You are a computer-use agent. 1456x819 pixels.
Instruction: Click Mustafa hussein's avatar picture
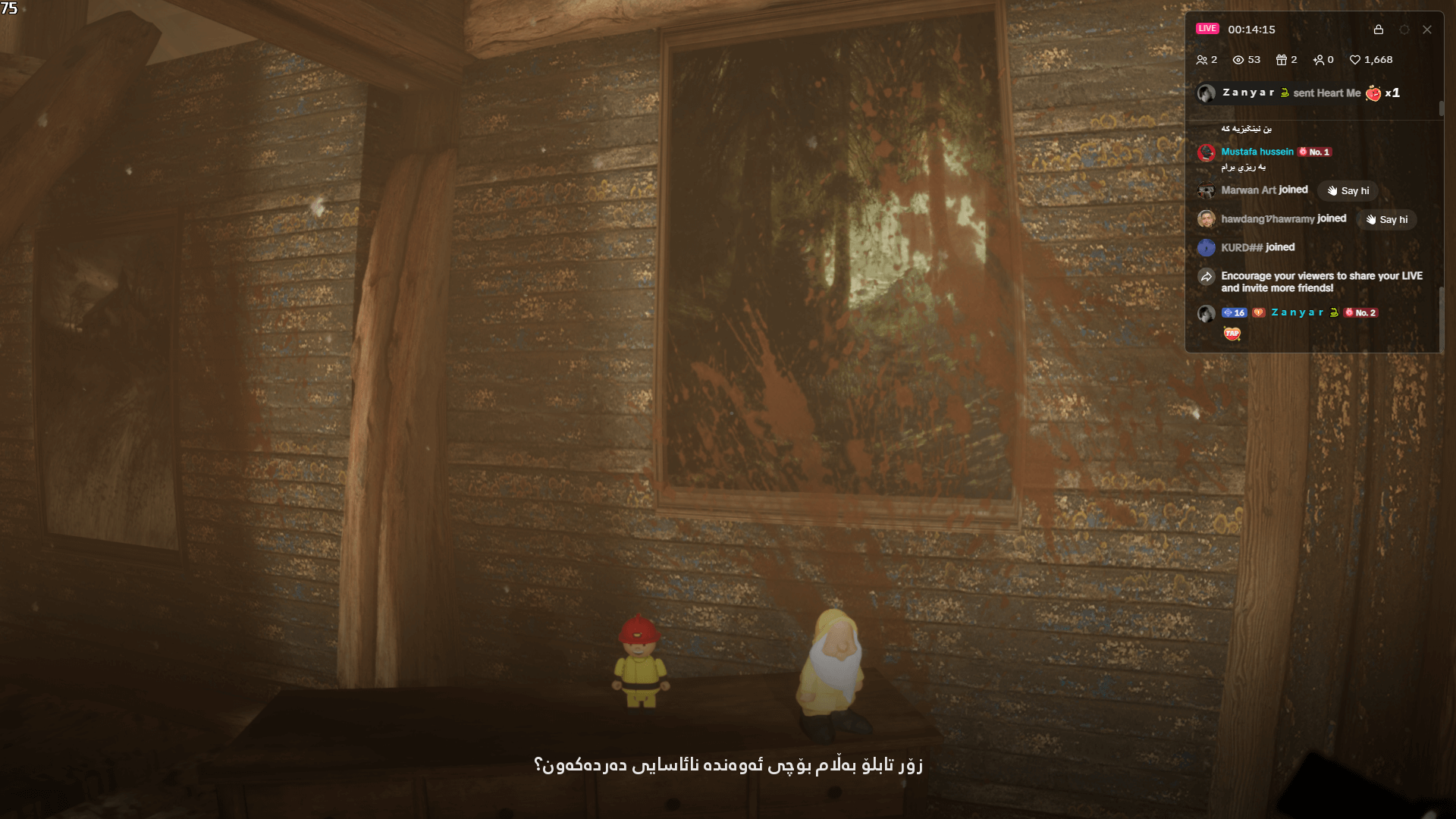point(1207,152)
